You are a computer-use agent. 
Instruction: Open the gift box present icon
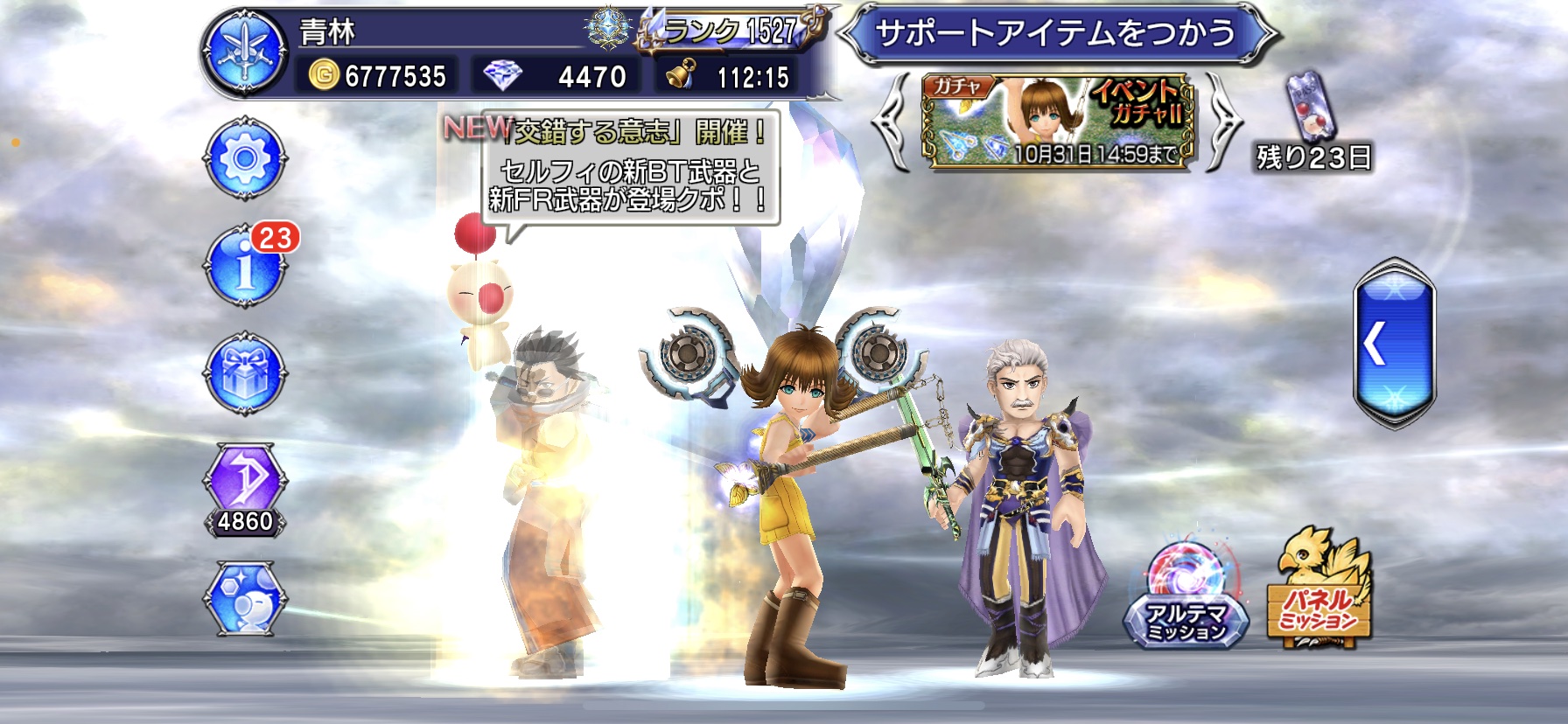245,373
